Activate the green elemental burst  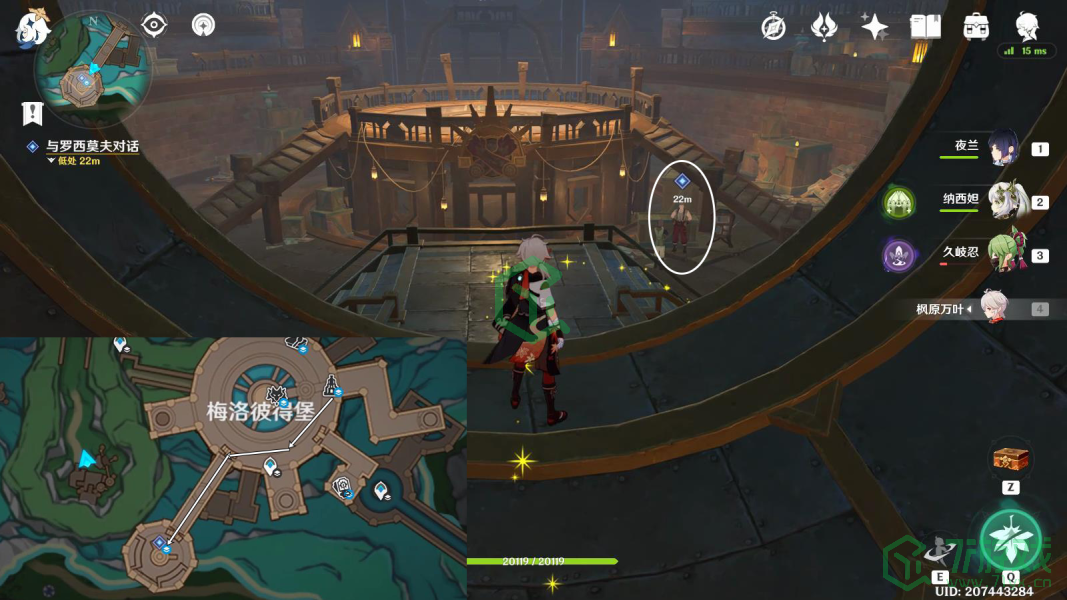tap(1010, 539)
